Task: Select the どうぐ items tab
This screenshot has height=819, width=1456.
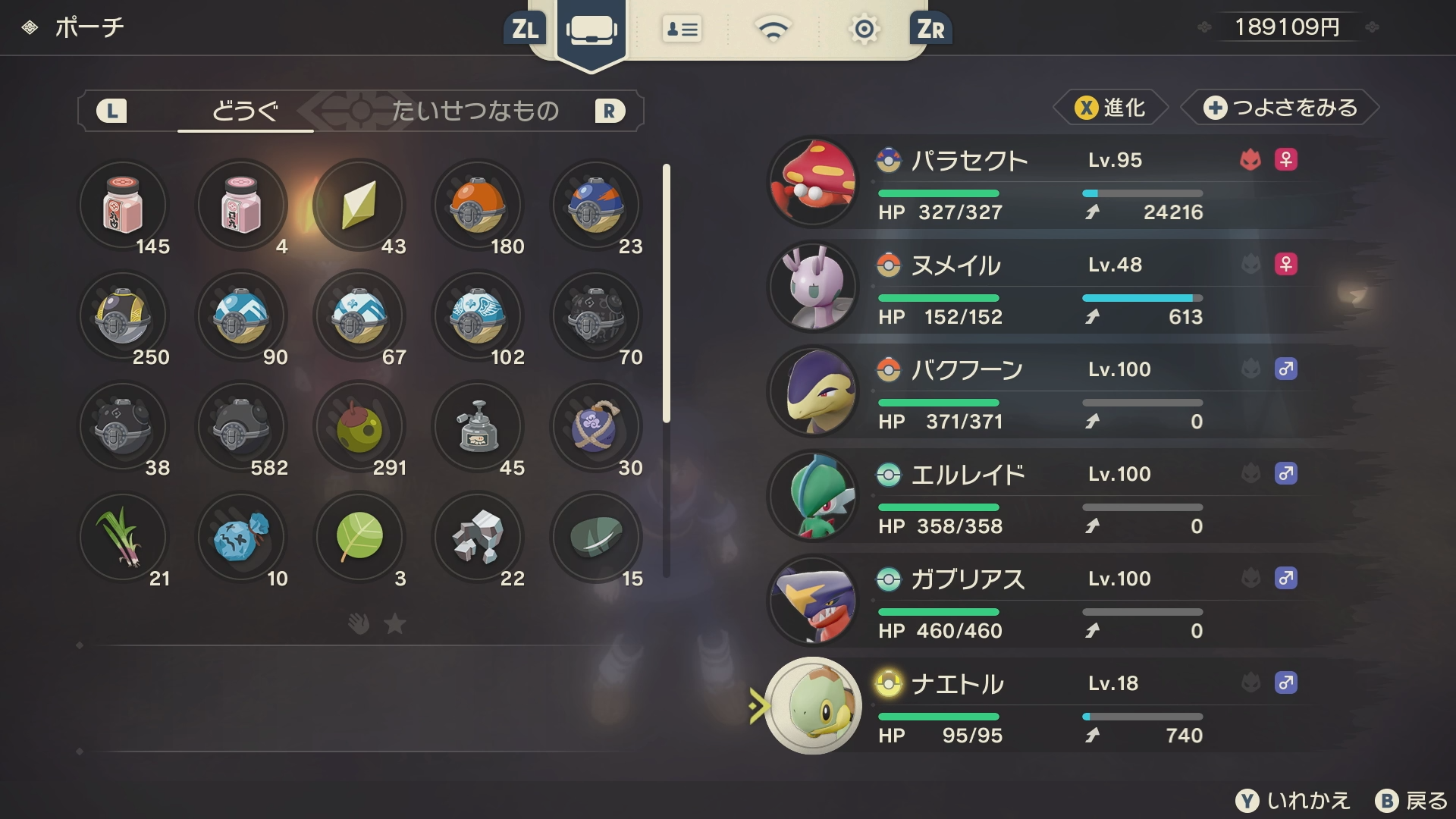Action: (x=245, y=111)
